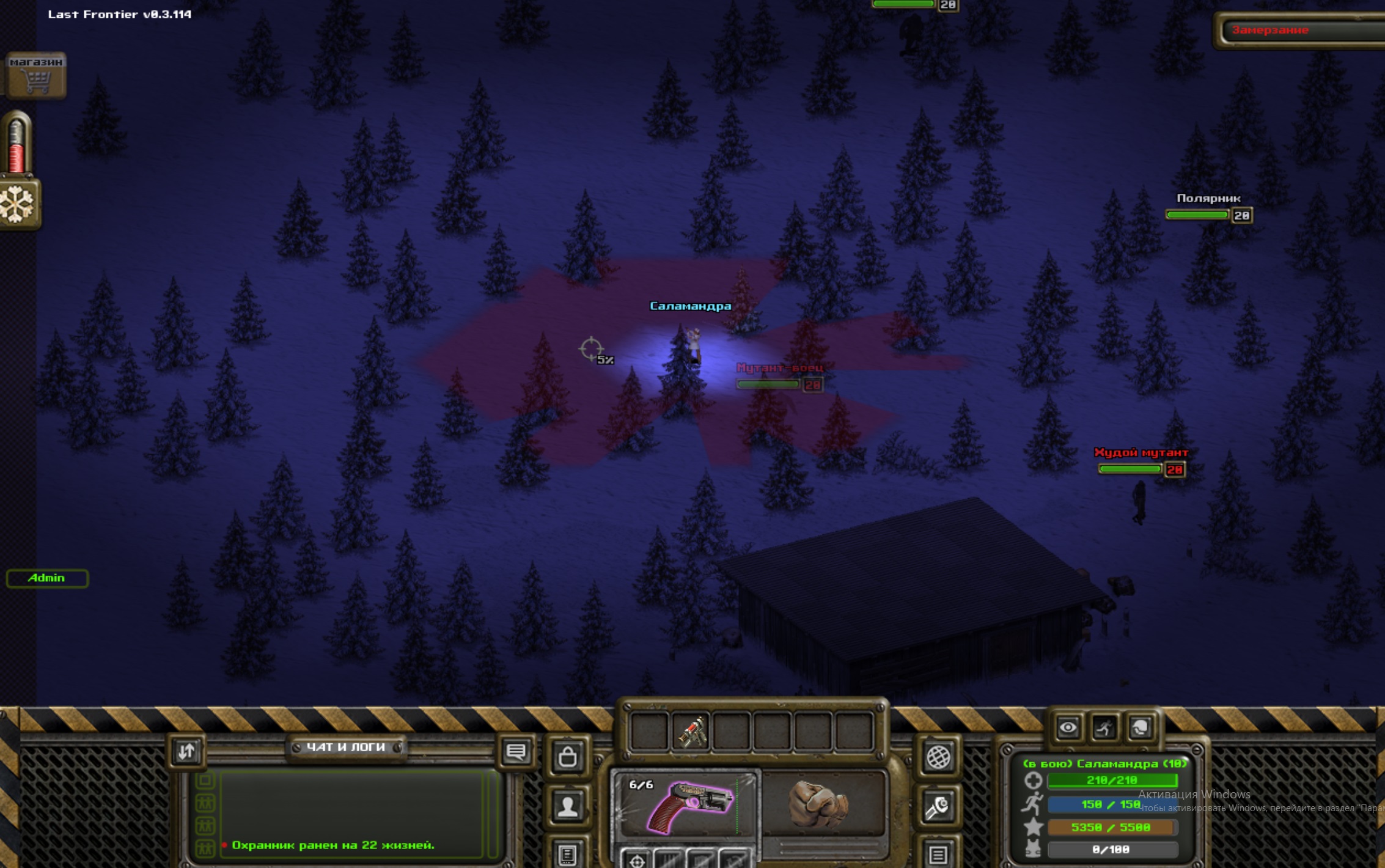This screenshot has width=1385, height=868.
Task: Activate the crosshair aim mode button
Action: coord(636,859)
